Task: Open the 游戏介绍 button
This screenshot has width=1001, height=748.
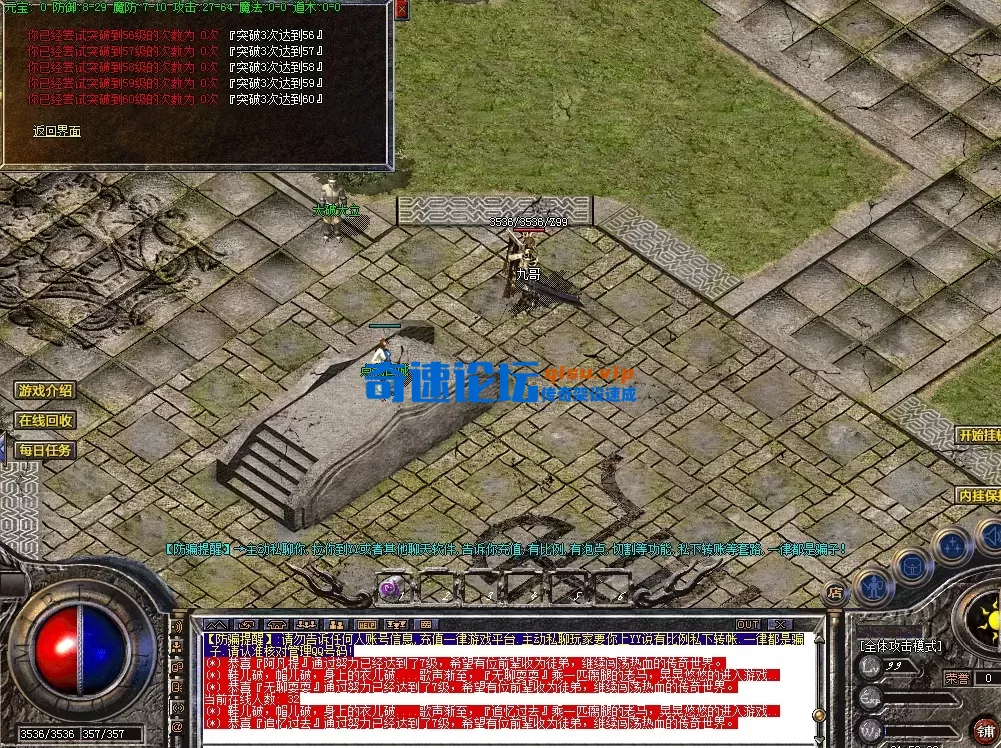Action: tap(45, 390)
